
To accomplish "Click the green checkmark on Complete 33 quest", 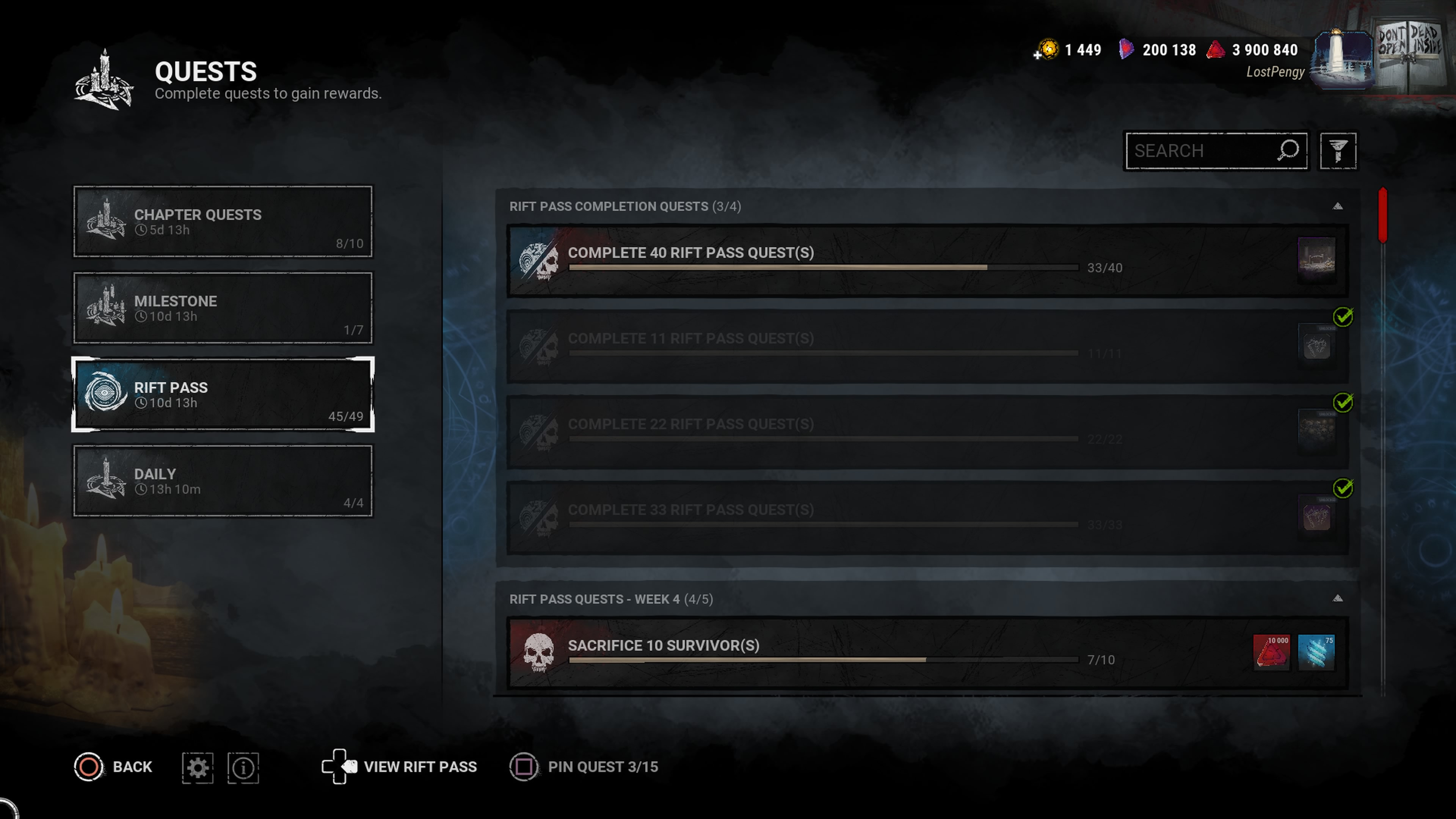I will tap(1343, 488).
